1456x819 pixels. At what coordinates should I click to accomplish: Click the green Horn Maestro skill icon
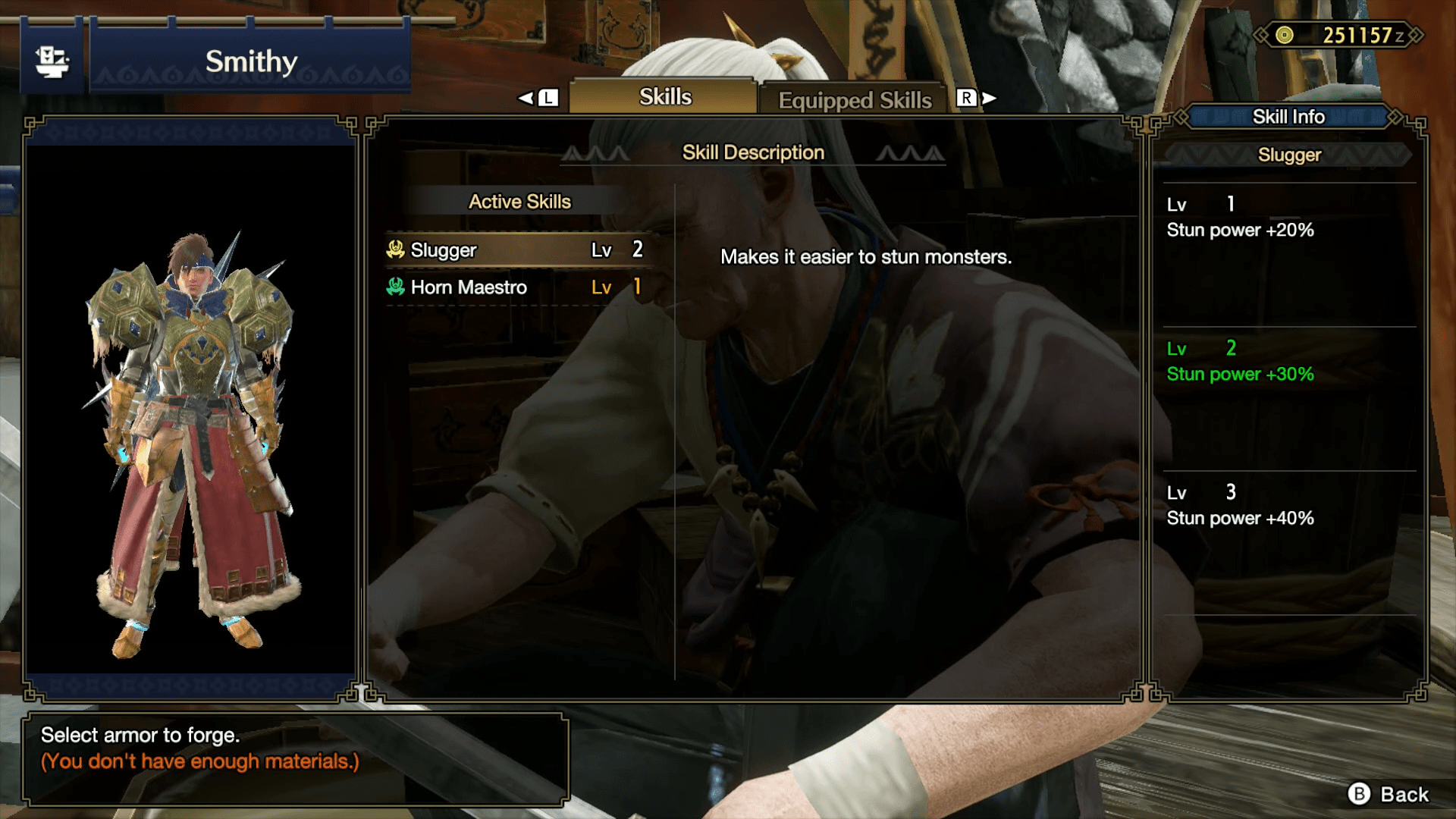(397, 287)
